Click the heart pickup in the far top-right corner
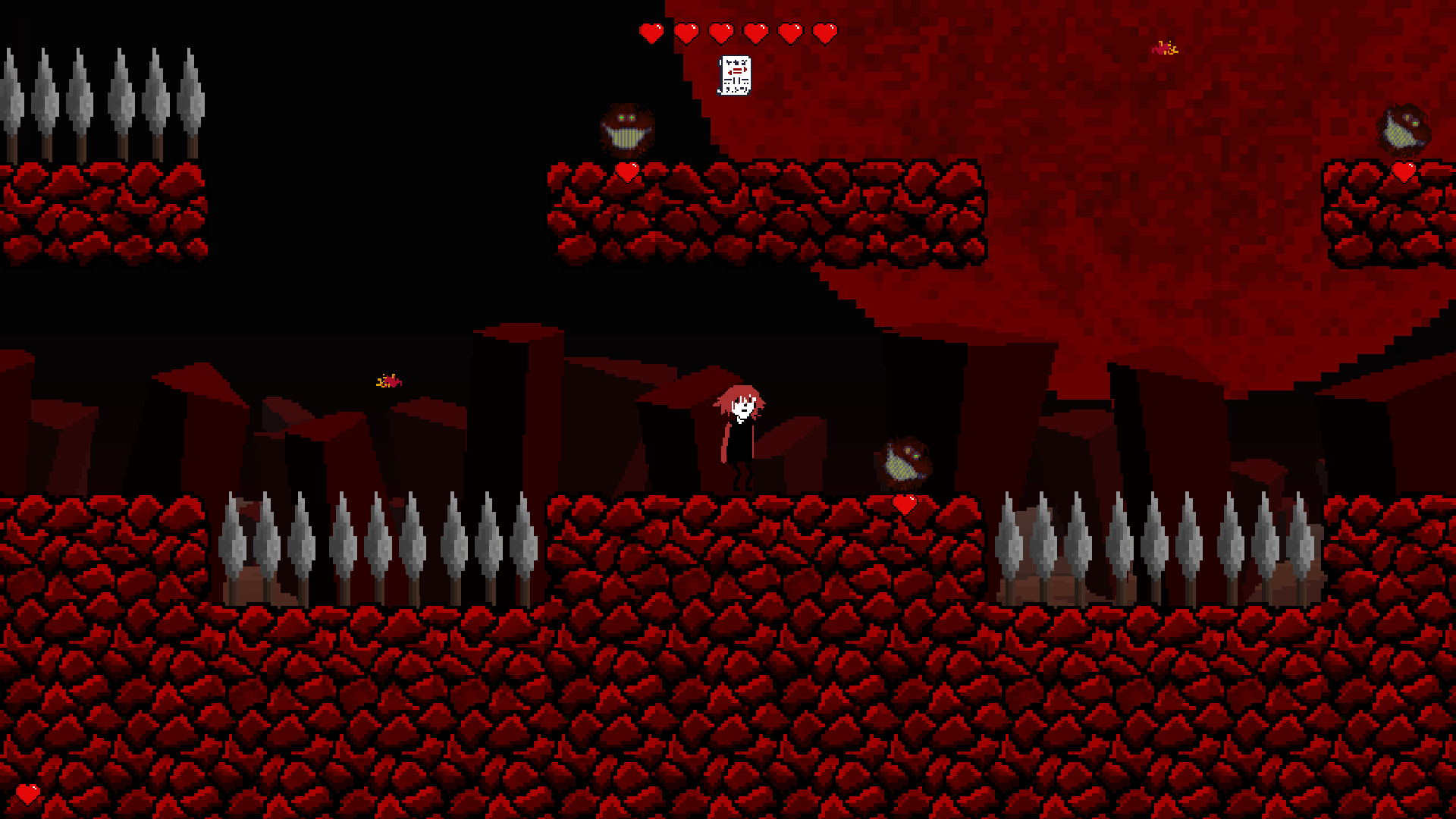 coord(1404,171)
